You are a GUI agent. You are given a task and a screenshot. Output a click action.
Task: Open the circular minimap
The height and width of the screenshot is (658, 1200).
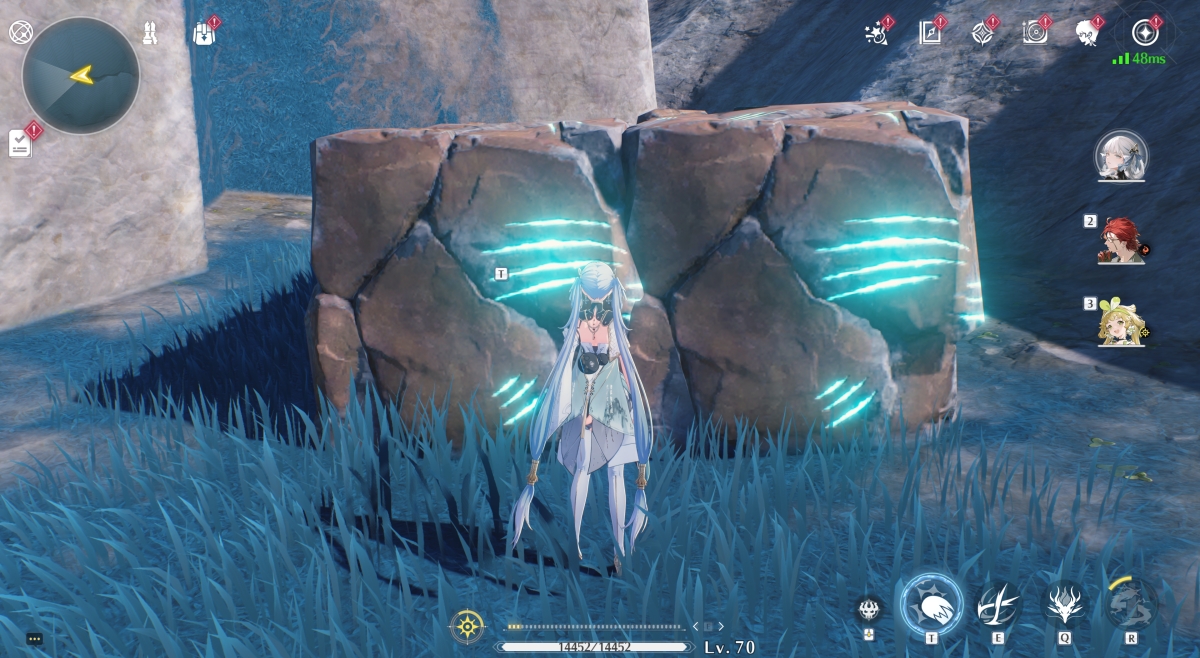(x=80, y=75)
